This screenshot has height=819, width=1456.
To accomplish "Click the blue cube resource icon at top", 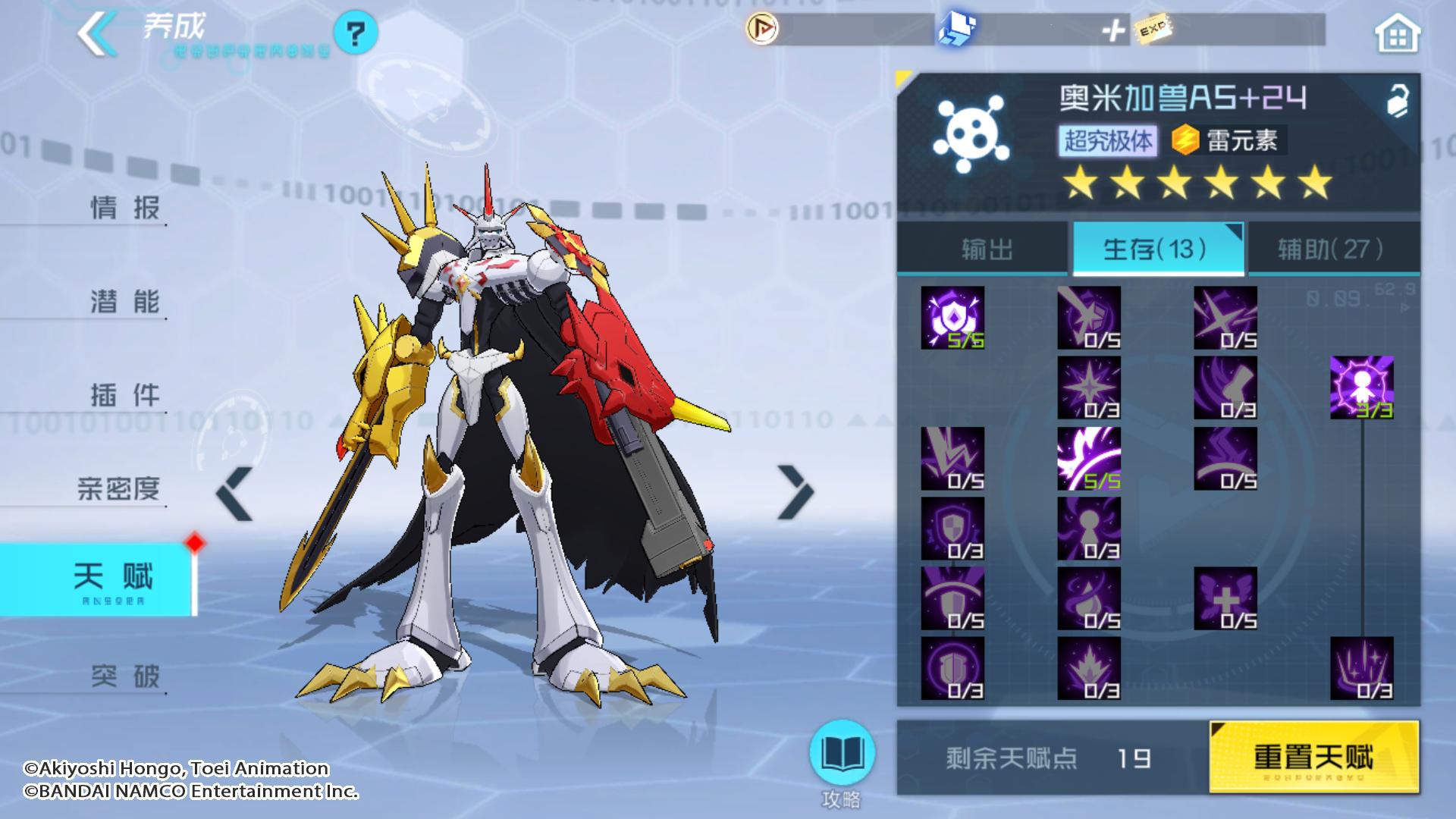I will click(957, 30).
